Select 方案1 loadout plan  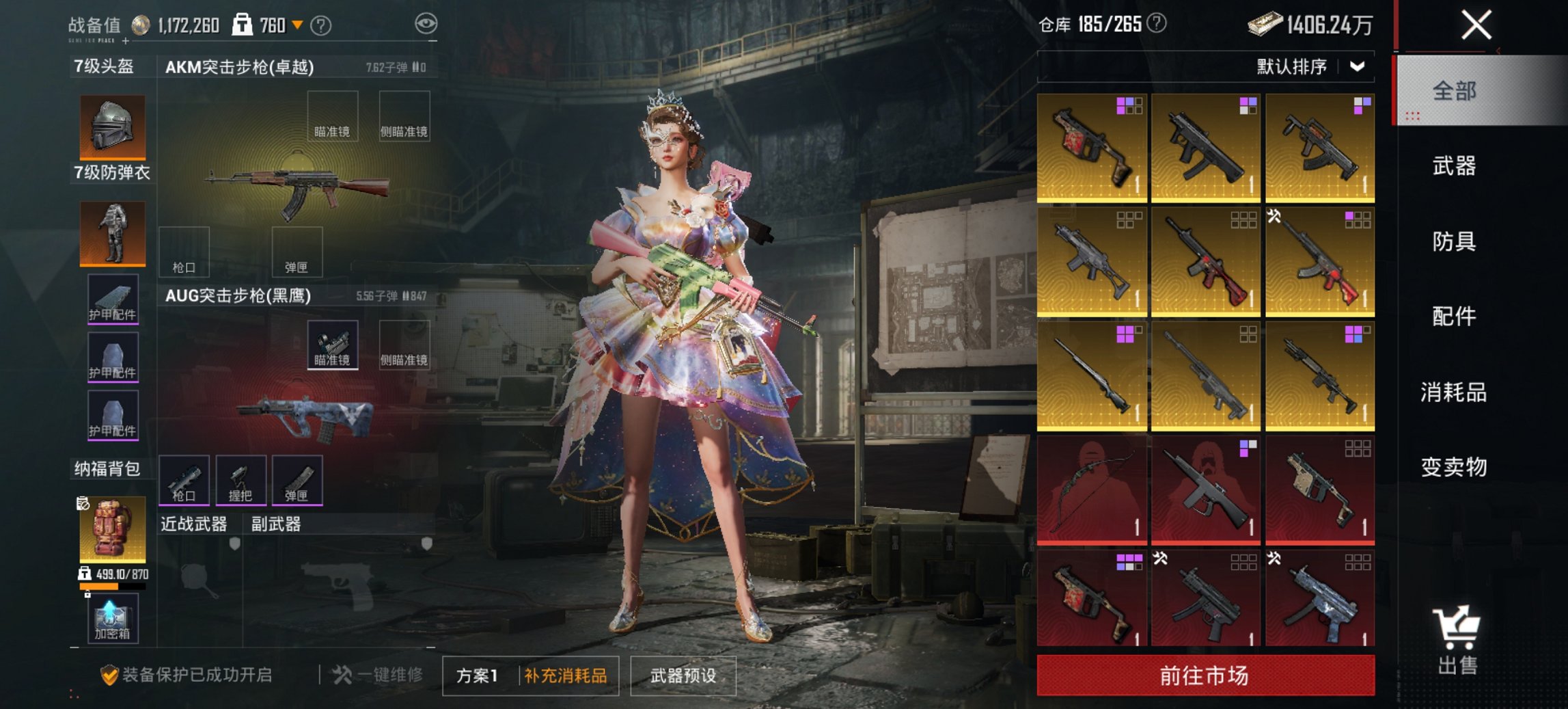(478, 676)
